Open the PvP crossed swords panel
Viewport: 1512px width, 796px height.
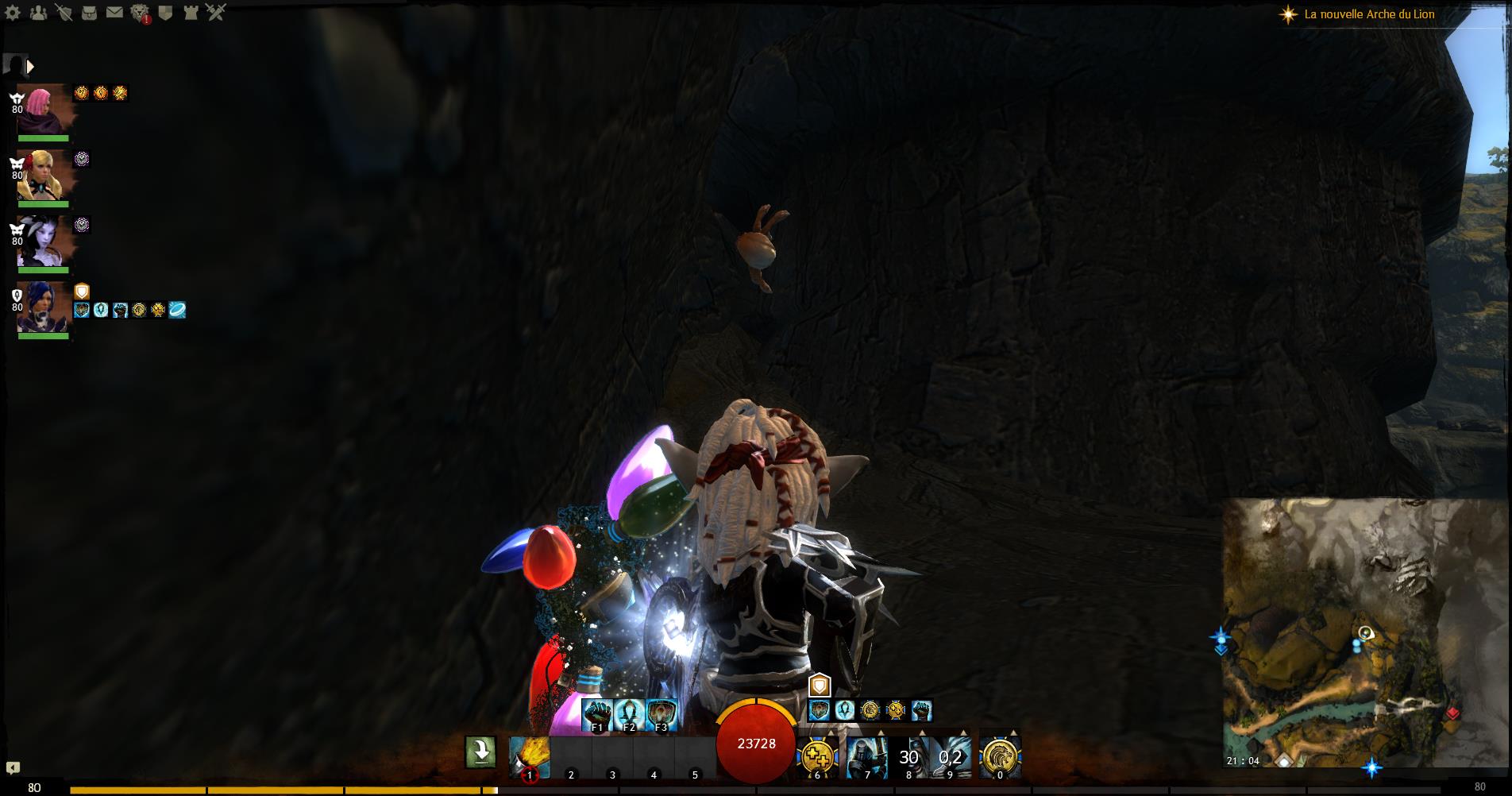[216, 13]
